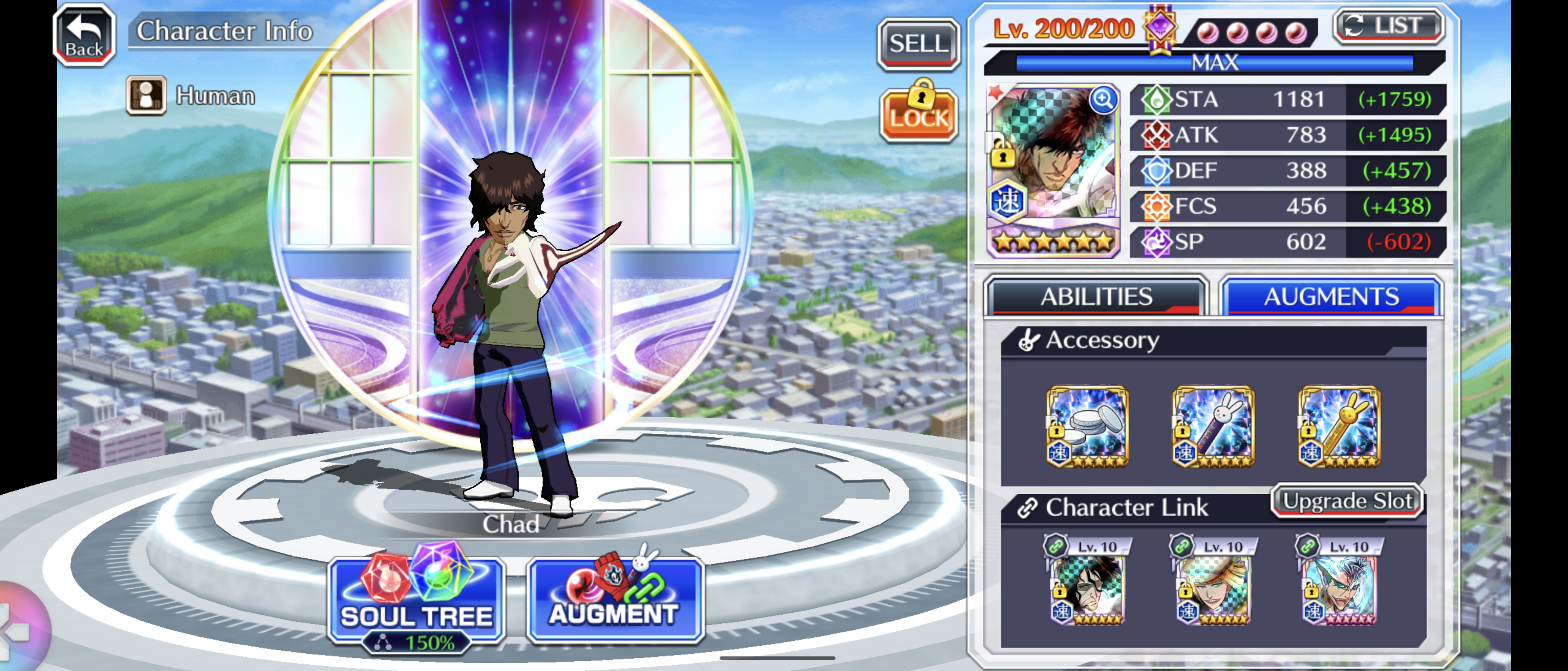Select the yellow rabbit stick accessory
The width and height of the screenshot is (1568, 671).
[1339, 427]
